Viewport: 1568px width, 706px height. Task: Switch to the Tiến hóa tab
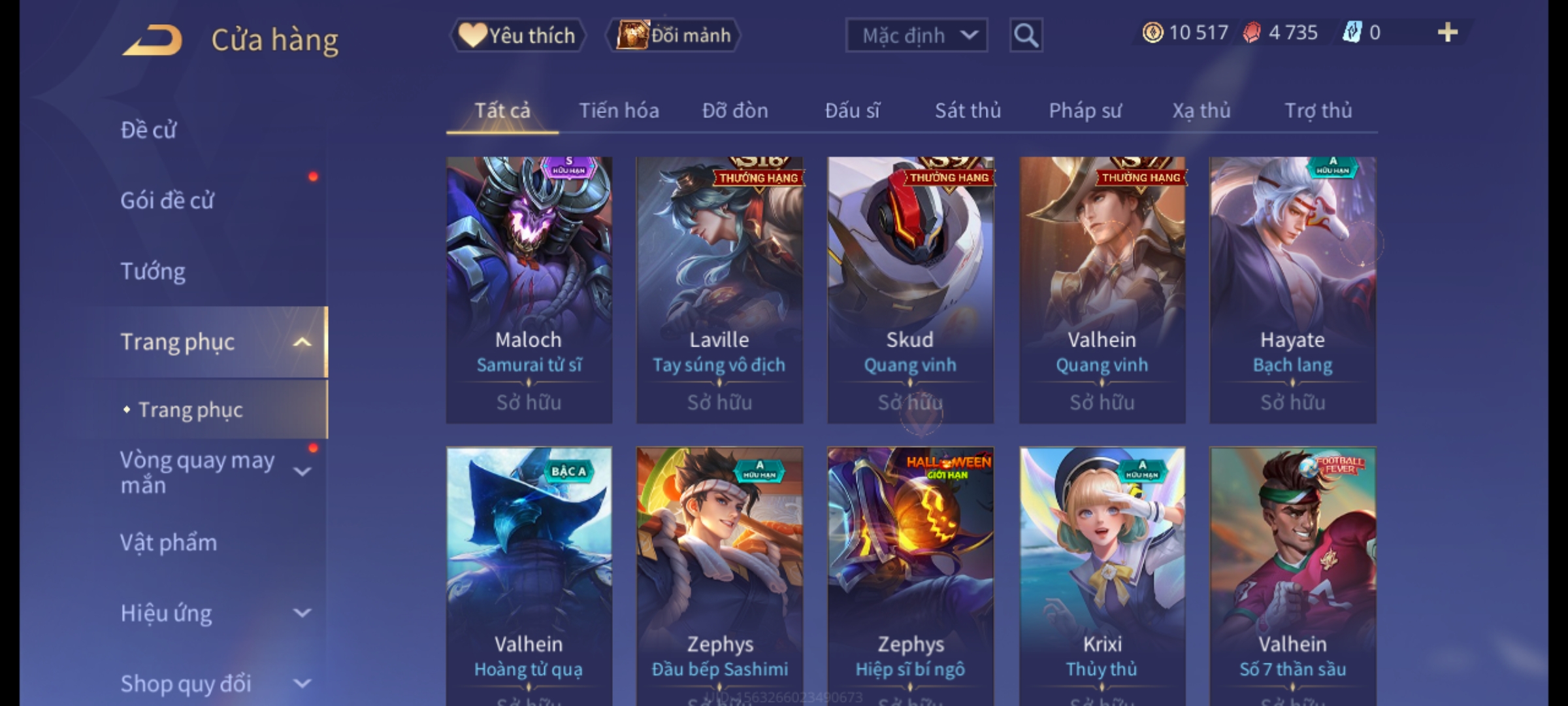(619, 110)
